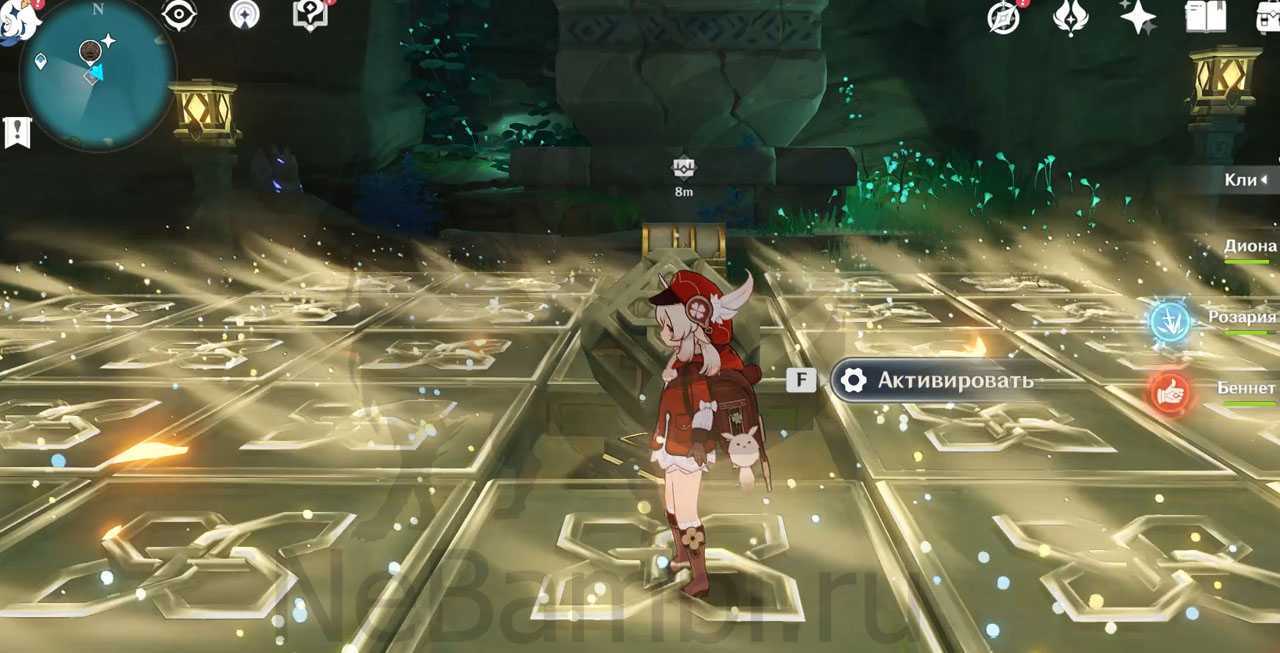This screenshot has height=653, width=1280.
Task: Switch to party member Беннет
Action: [1246, 388]
